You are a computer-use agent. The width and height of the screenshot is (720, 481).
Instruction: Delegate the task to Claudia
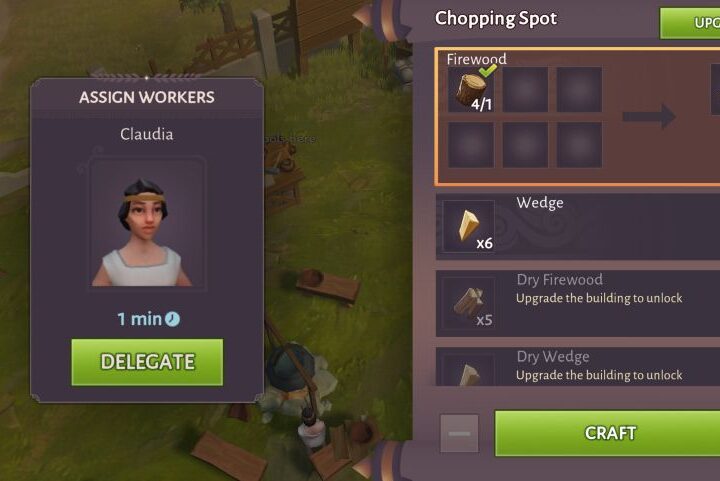pyautogui.click(x=147, y=362)
